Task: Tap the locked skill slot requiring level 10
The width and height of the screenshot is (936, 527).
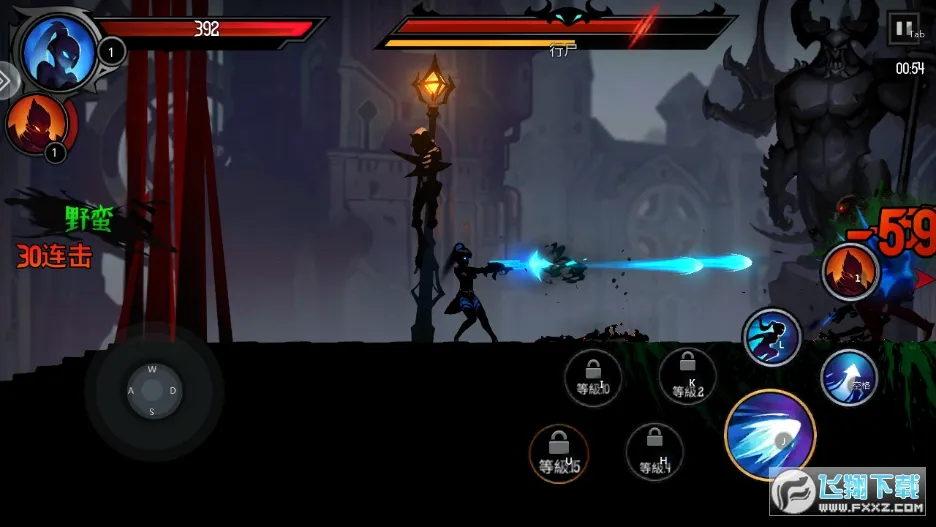Action: click(593, 376)
